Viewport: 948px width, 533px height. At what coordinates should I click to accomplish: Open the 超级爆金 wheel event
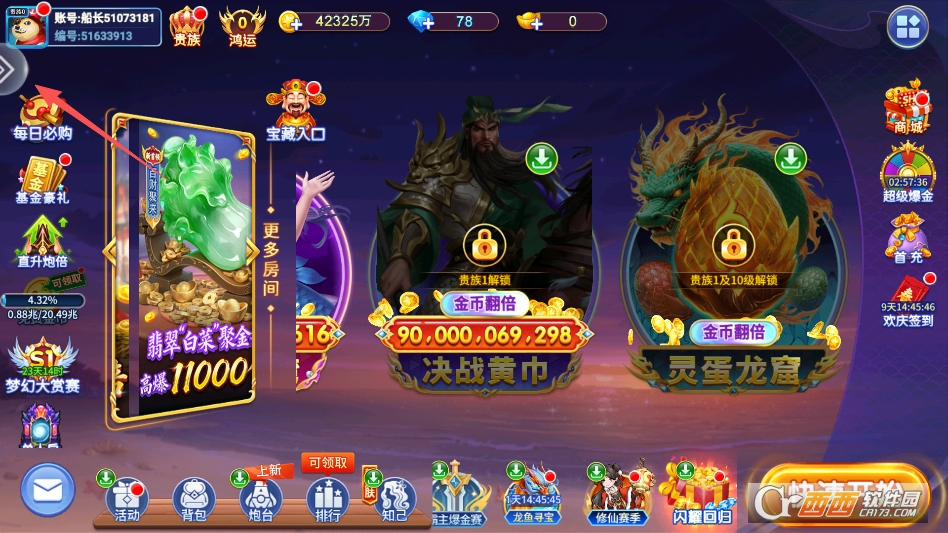click(907, 175)
